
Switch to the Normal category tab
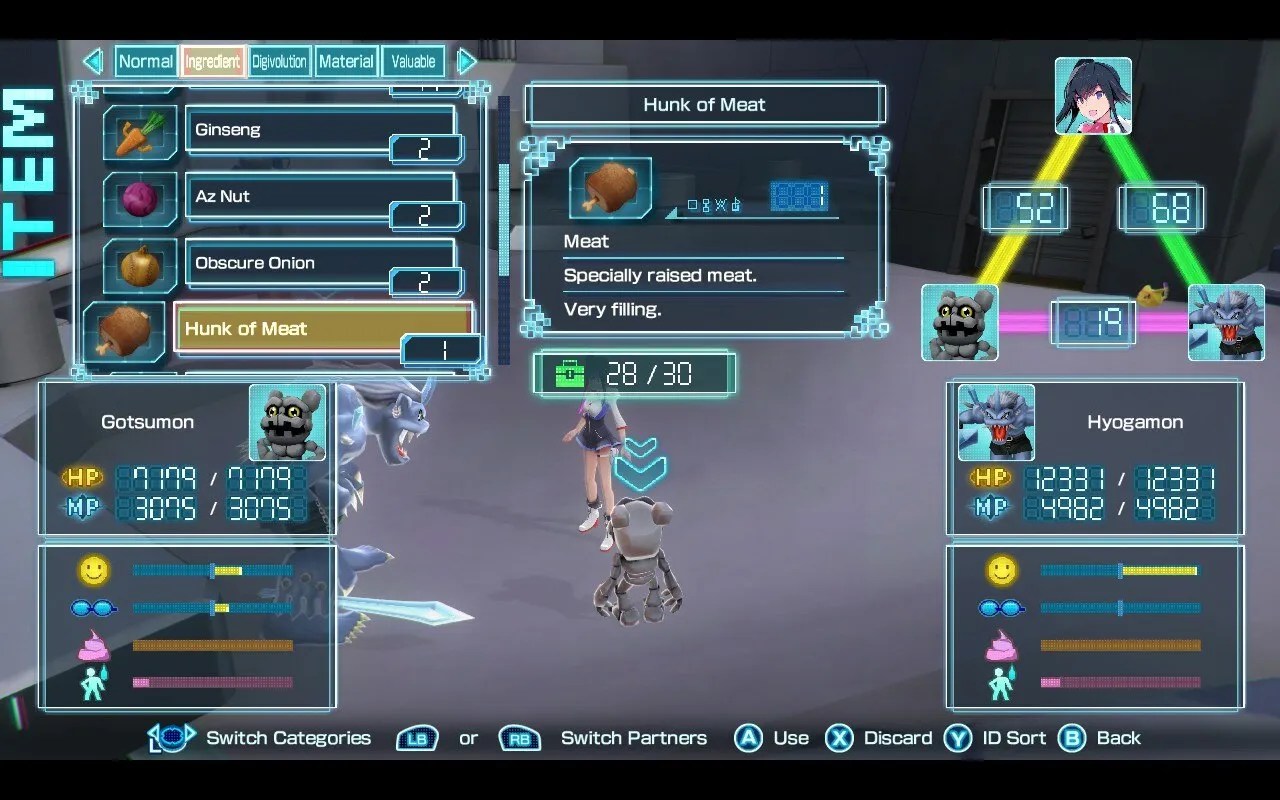(x=146, y=61)
